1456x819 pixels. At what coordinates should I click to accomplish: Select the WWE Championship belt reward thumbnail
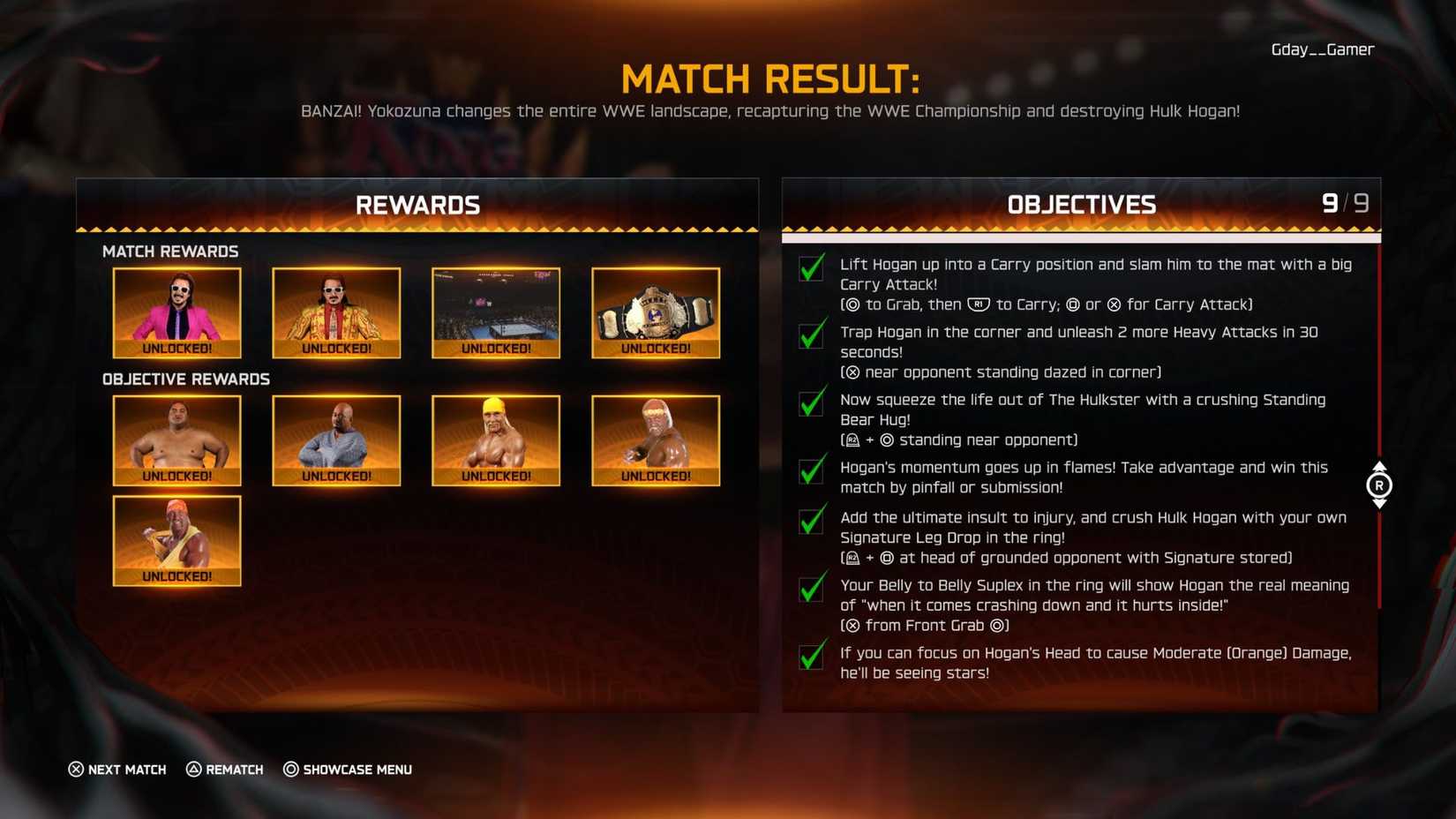(655, 312)
